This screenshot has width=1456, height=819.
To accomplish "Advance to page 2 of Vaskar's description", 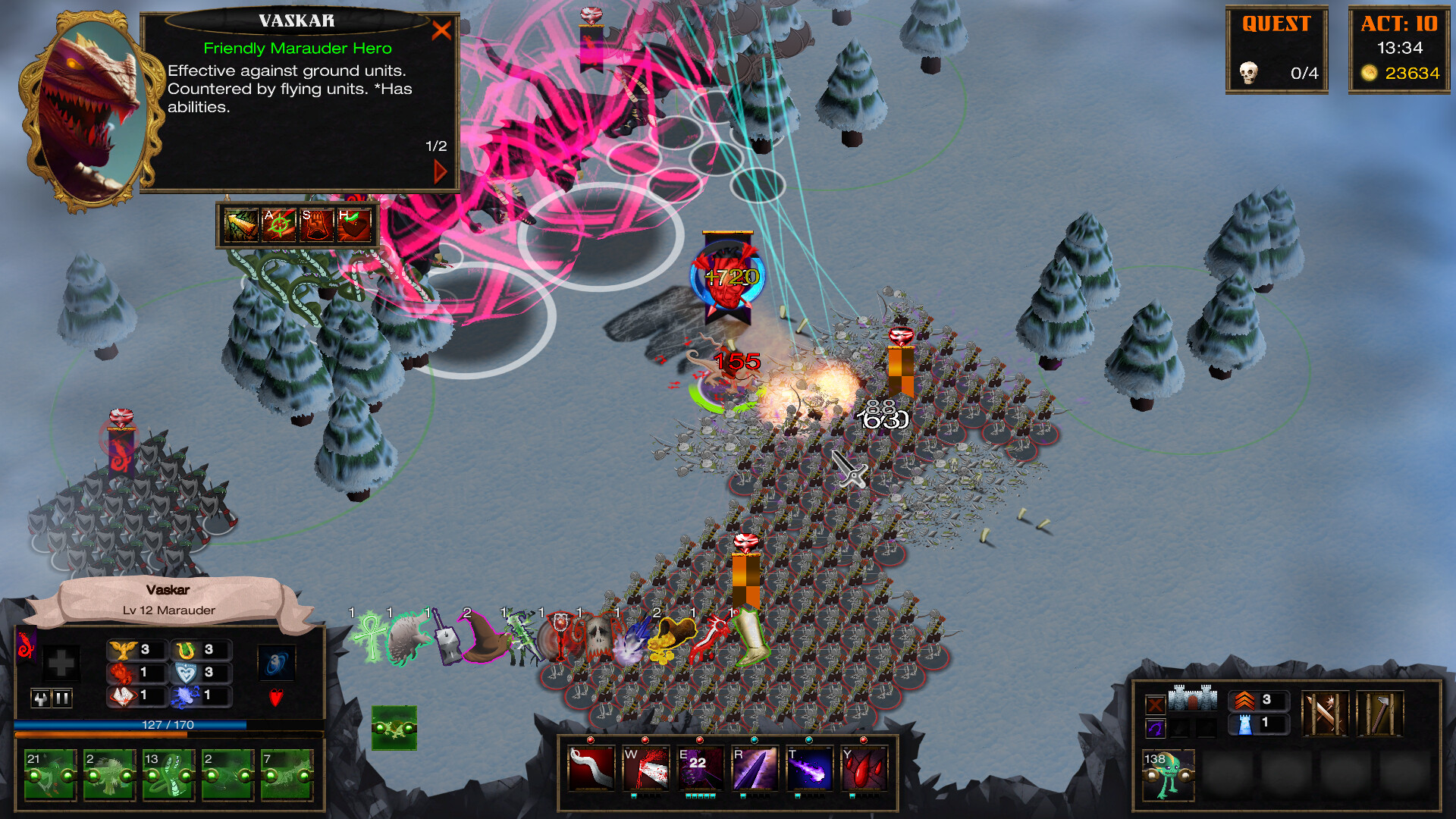I will (x=438, y=171).
